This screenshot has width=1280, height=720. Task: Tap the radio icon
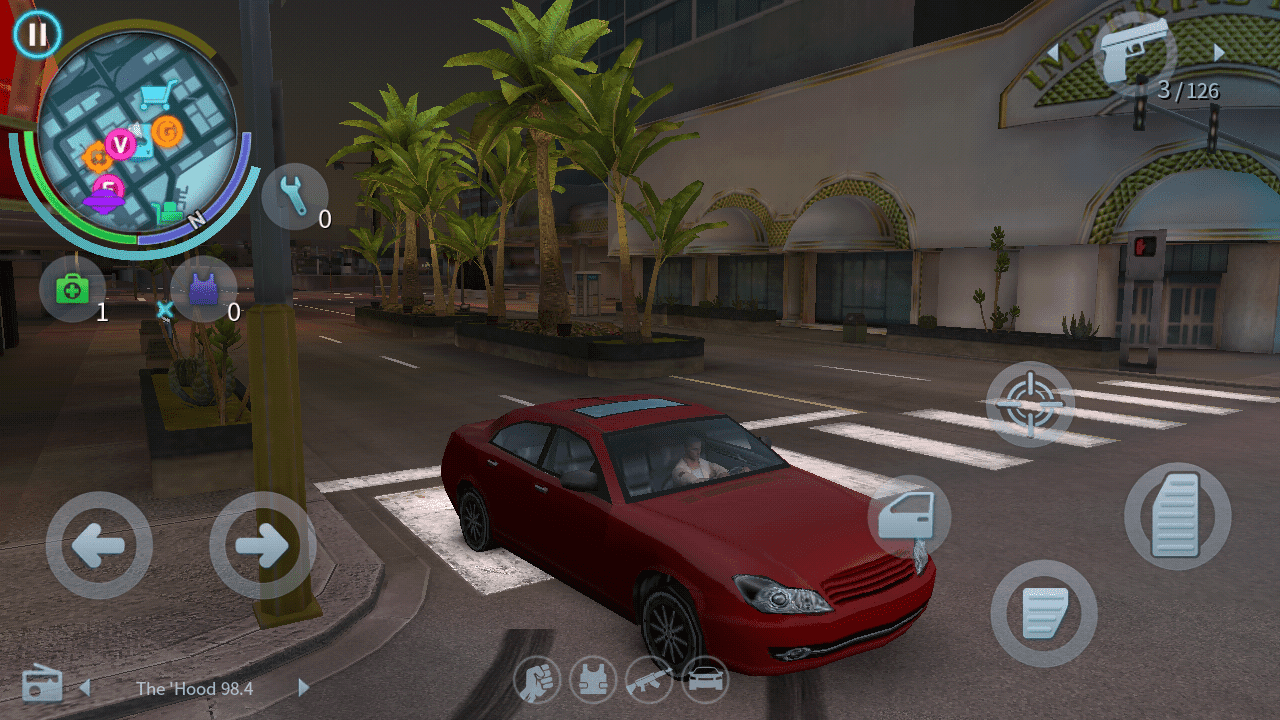[x=42, y=684]
